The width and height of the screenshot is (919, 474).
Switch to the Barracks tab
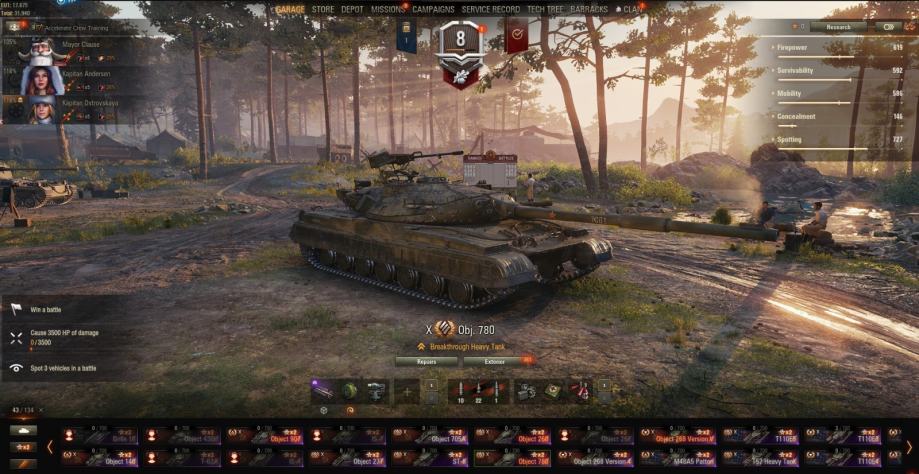(589, 9)
